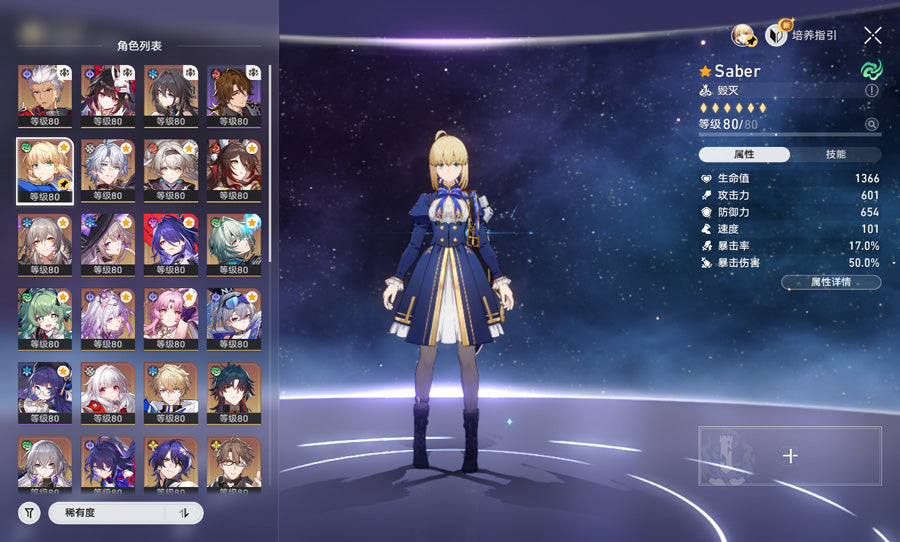This screenshot has height=542, width=900.
Task: Pick the blond man in white portrait
Action: pos(170,392)
